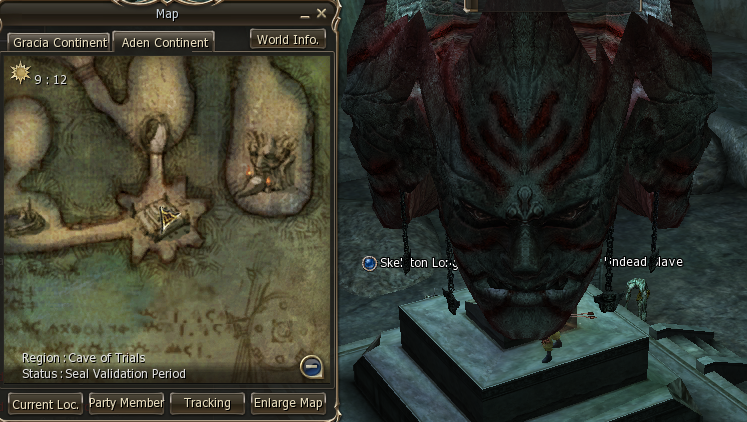Open the World Info. panel

click(288, 40)
